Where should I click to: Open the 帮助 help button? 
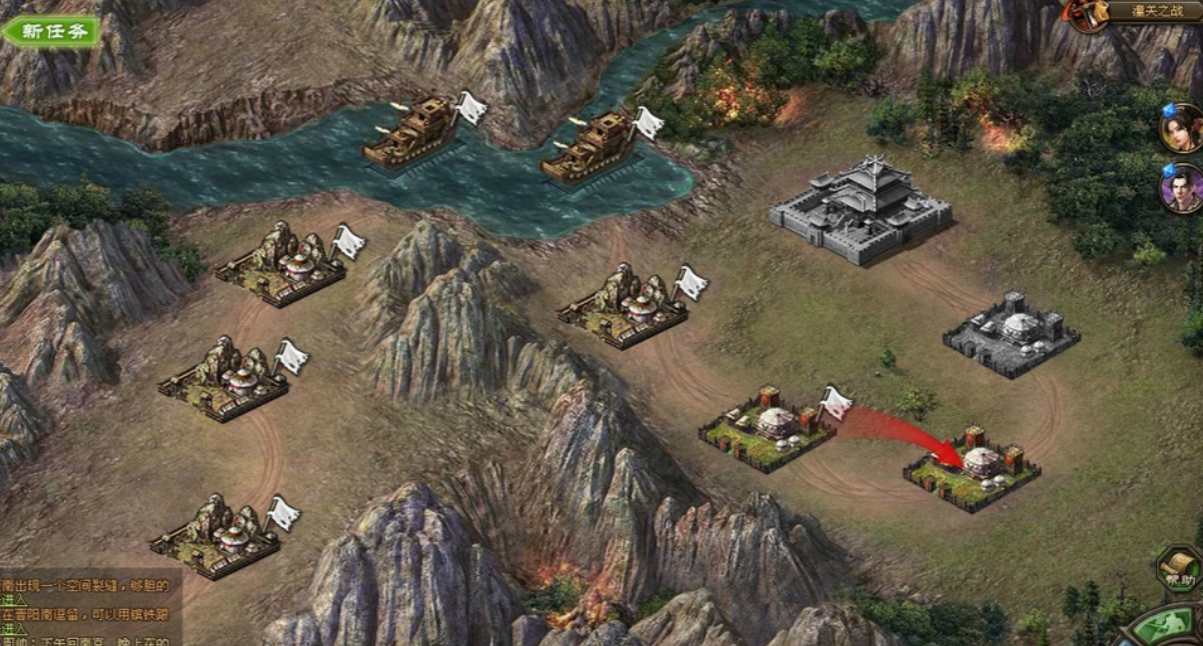click(x=1179, y=570)
